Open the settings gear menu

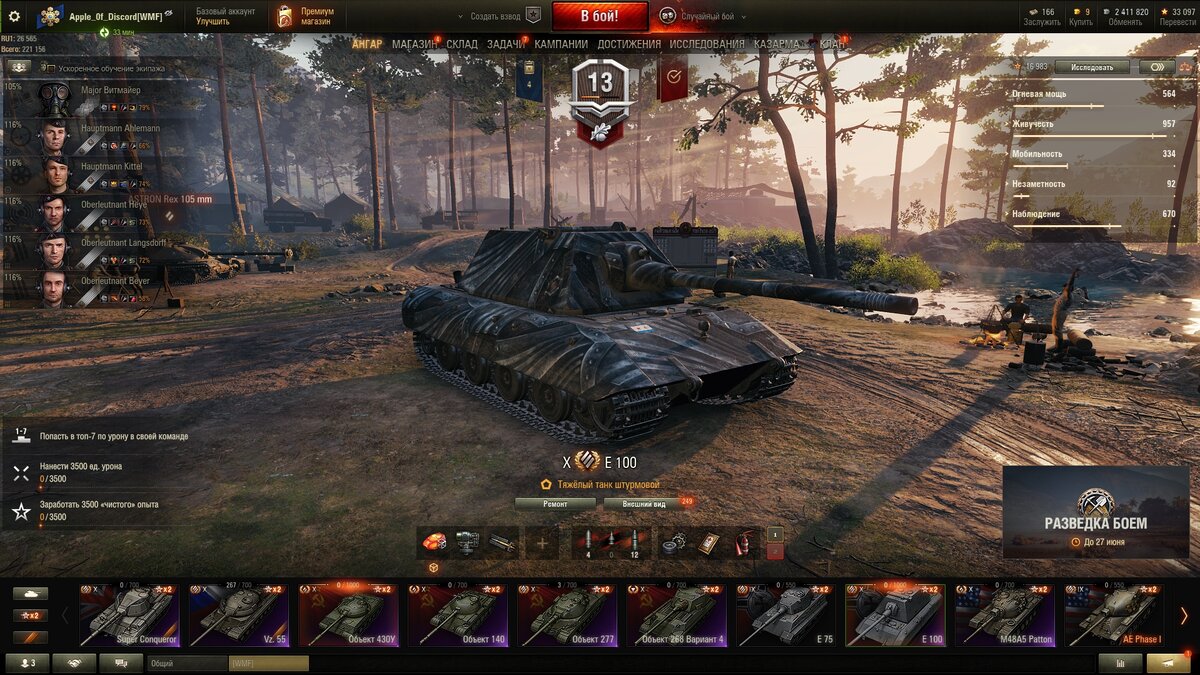pyautogui.click(x=14, y=17)
